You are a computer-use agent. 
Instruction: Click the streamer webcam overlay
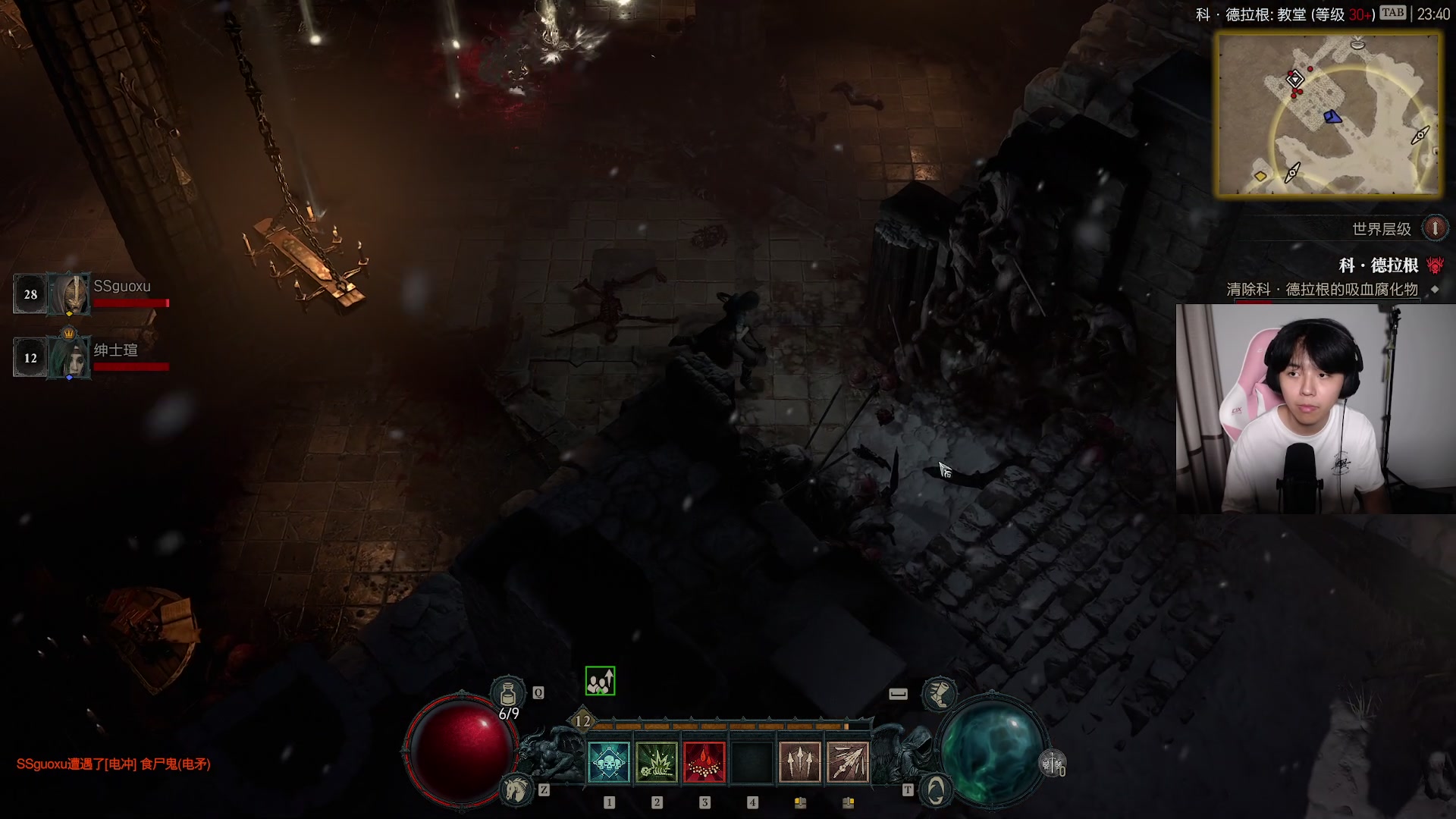pyautogui.click(x=1315, y=409)
